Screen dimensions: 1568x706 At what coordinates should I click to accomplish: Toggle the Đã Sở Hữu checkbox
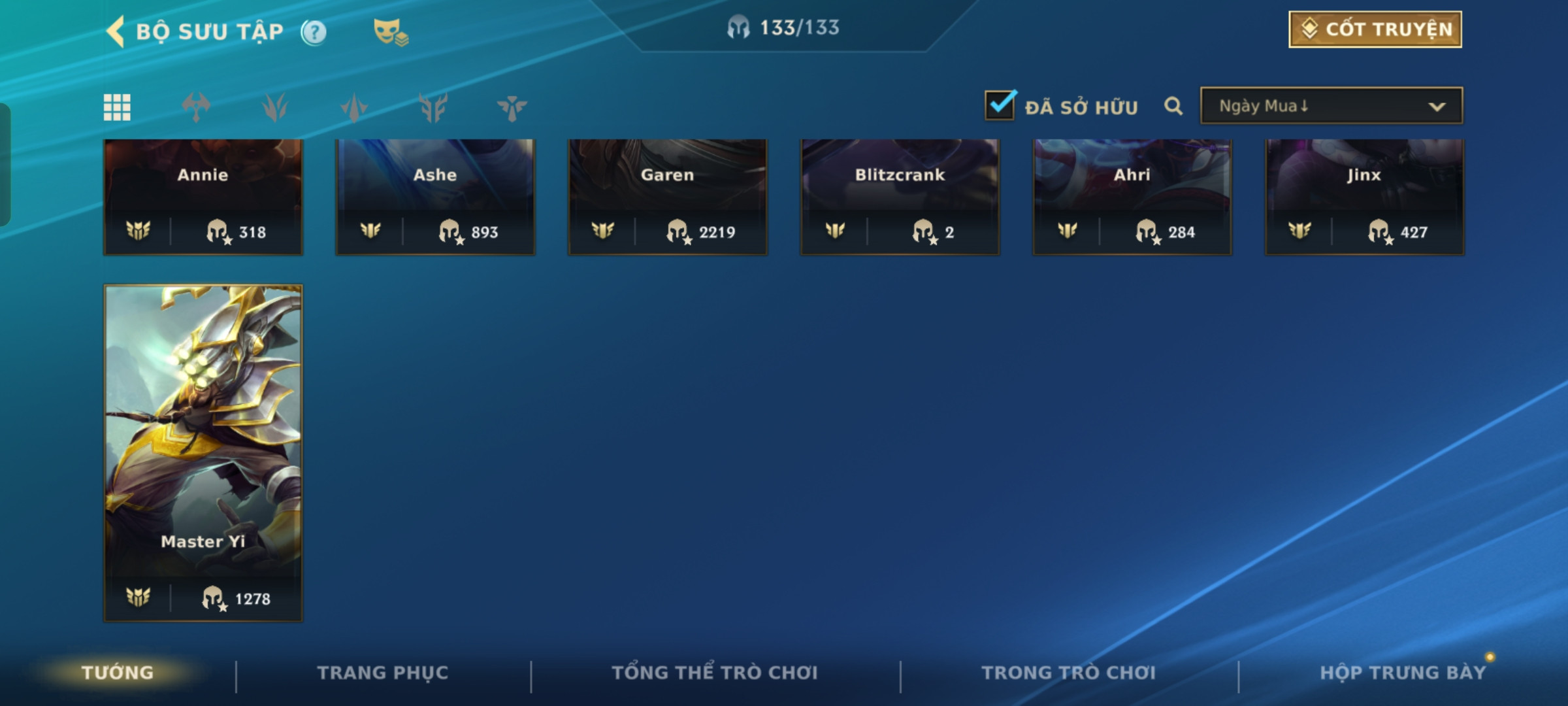pos(1000,105)
